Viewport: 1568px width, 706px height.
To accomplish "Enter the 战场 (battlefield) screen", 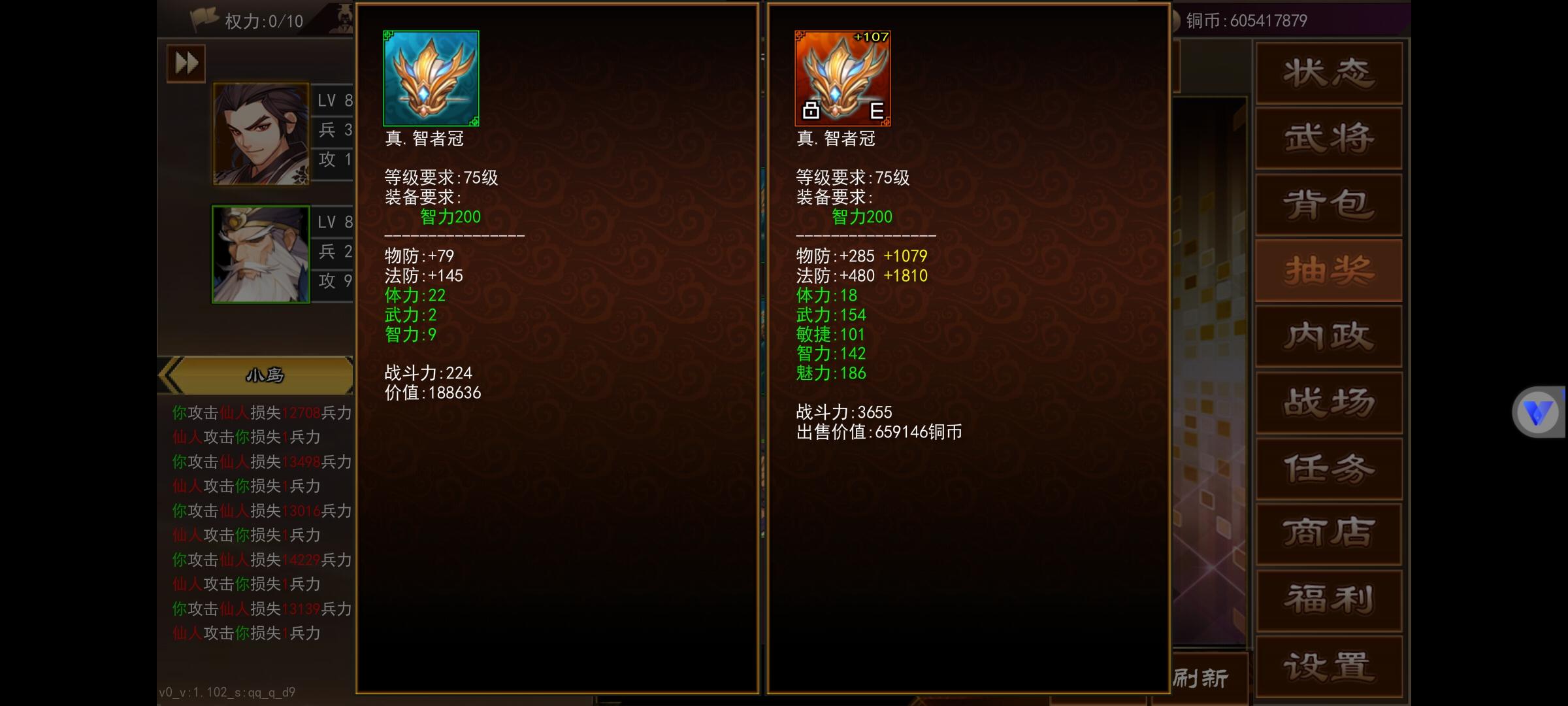I will [x=1328, y=401].
